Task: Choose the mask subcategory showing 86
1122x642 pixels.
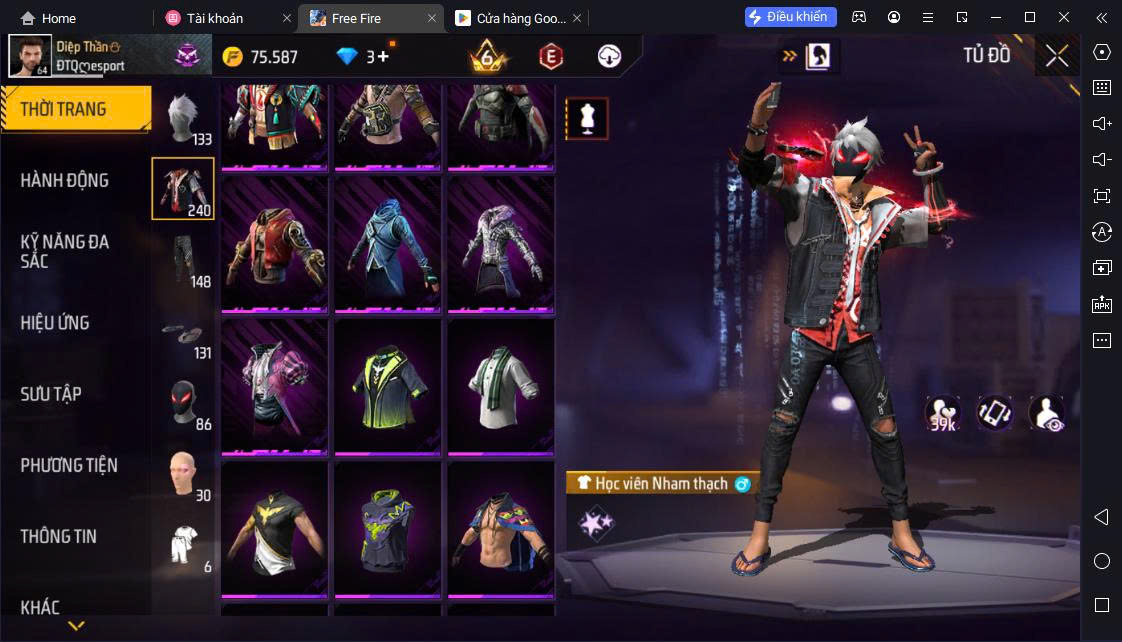Action: pos(183,403)
